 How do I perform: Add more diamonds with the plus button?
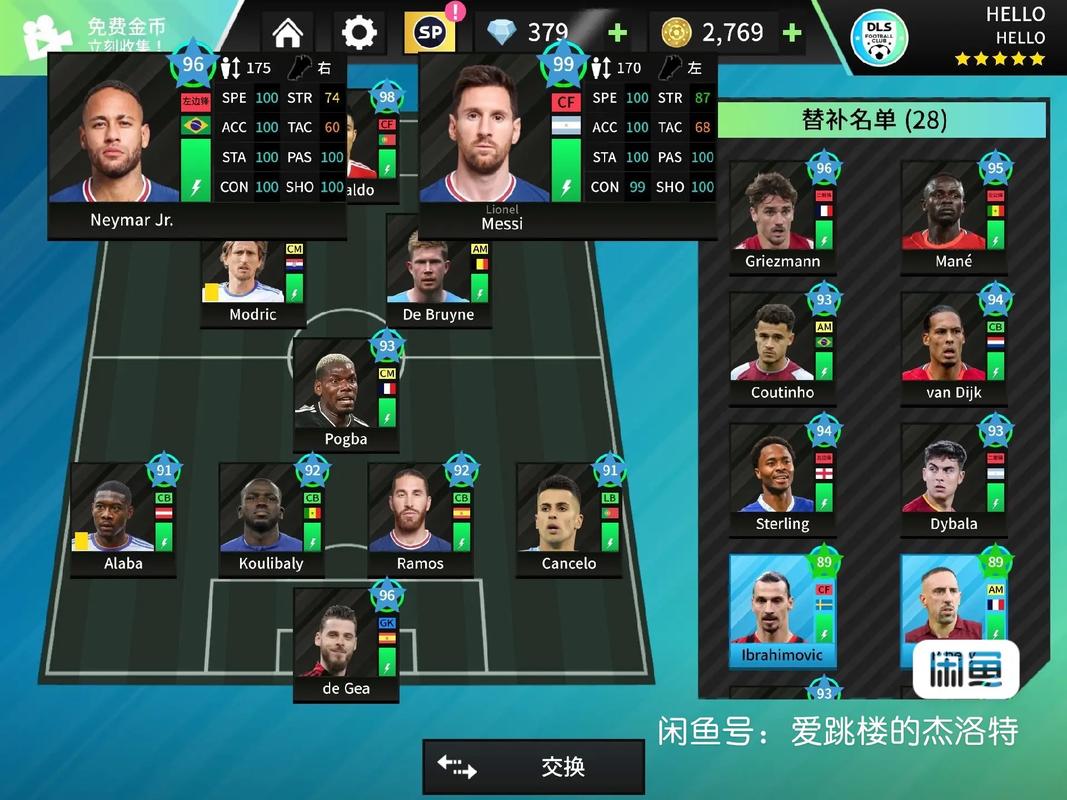[x=617, y=32]
